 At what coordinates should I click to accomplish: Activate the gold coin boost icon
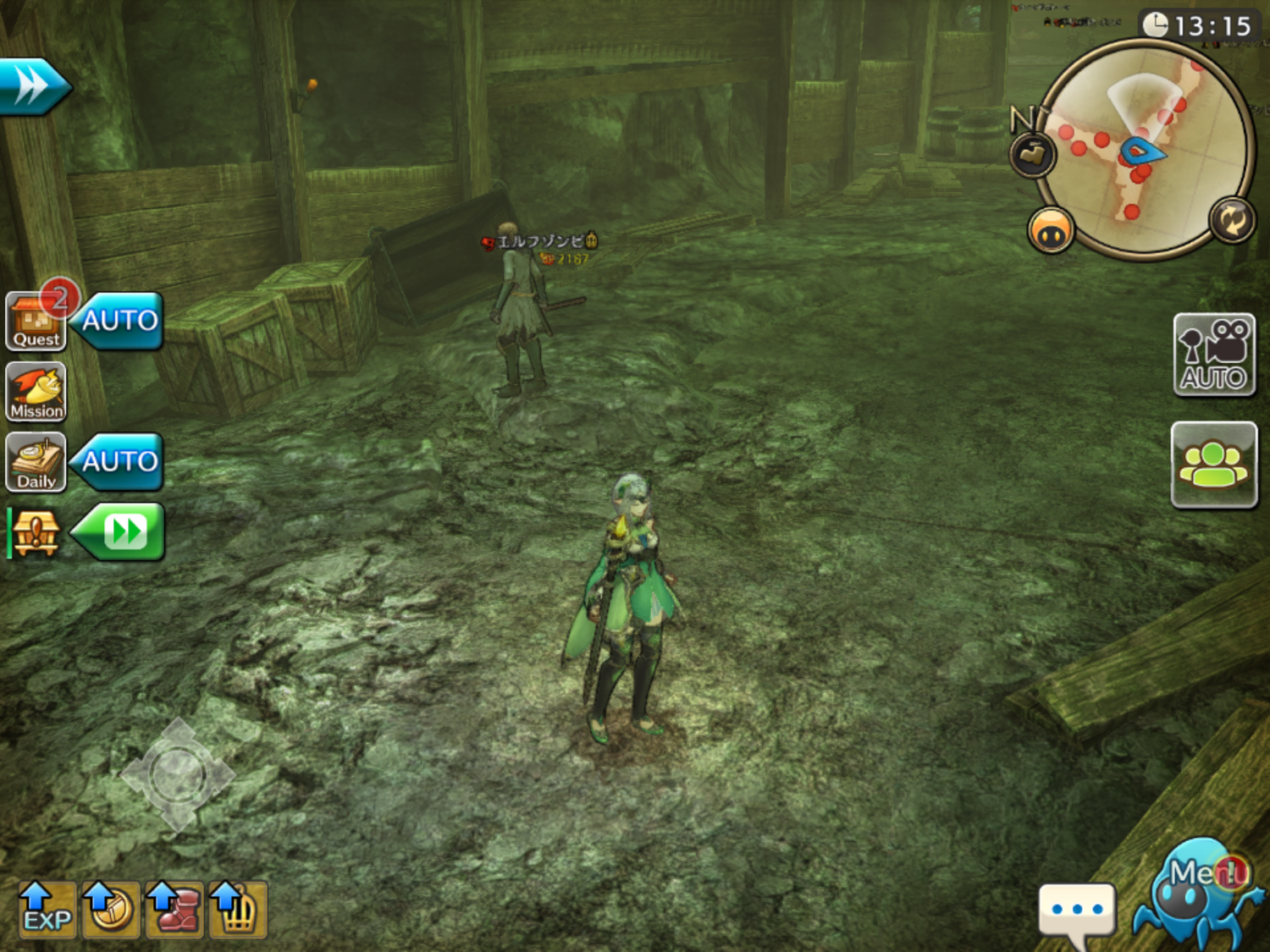coord(110,910)
